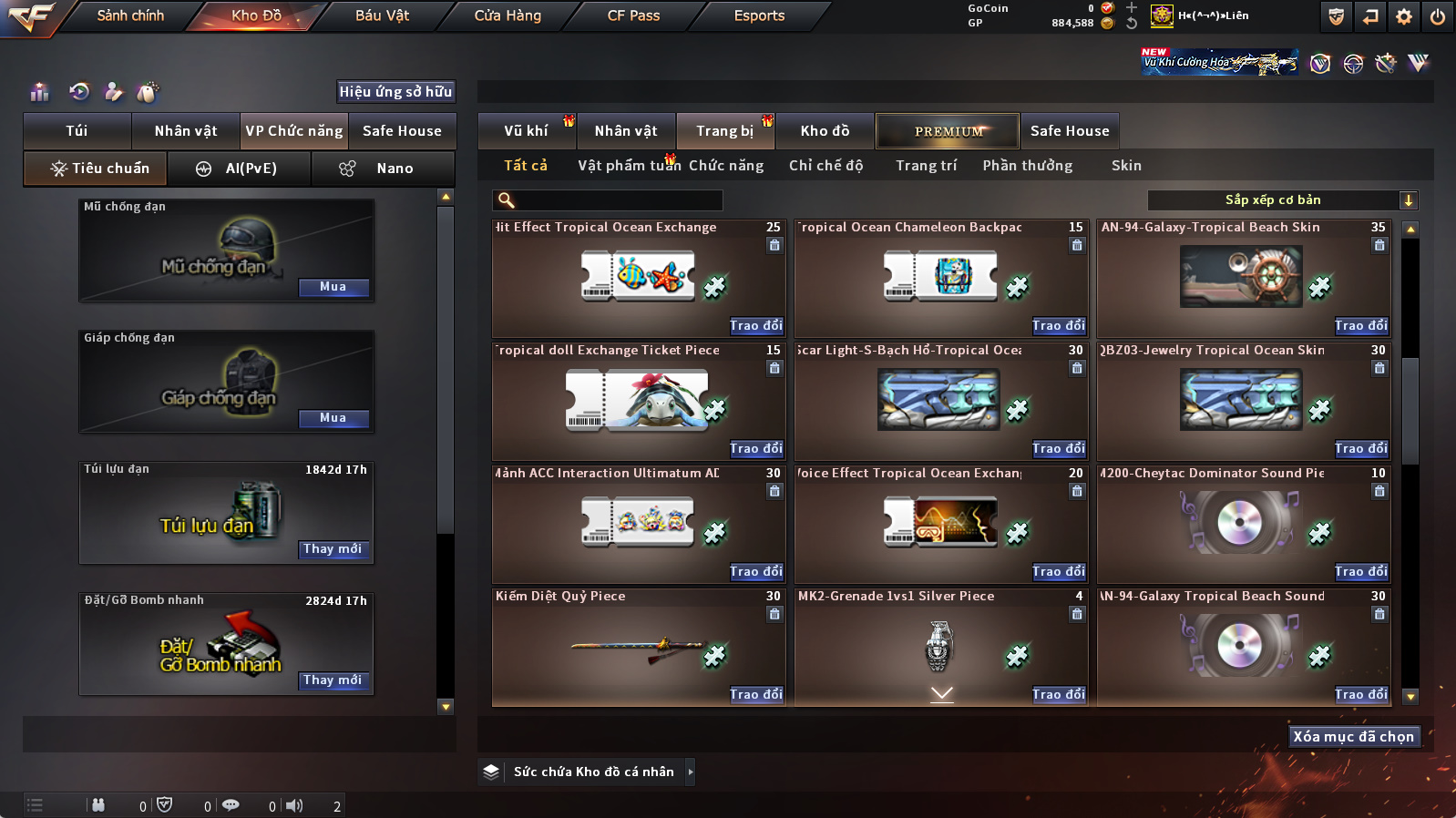Filter items by Chế độ

pos(825,166)
